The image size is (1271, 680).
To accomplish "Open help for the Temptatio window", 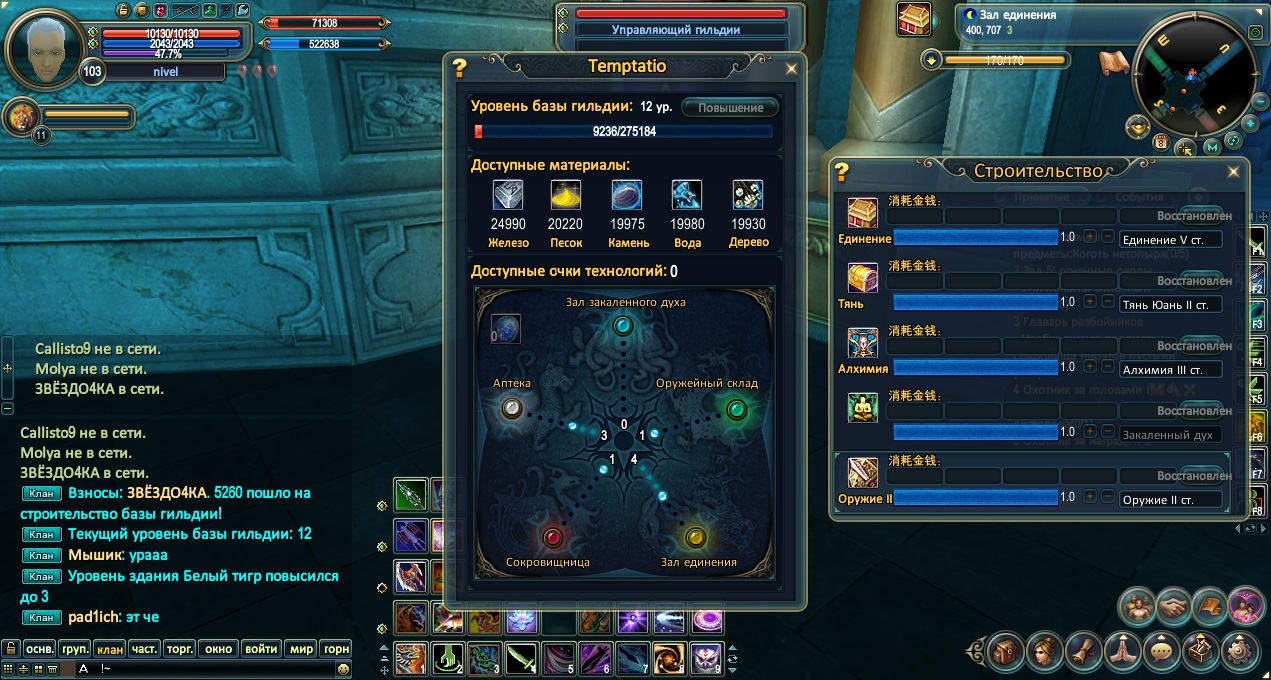I will [x=460, y=68].
